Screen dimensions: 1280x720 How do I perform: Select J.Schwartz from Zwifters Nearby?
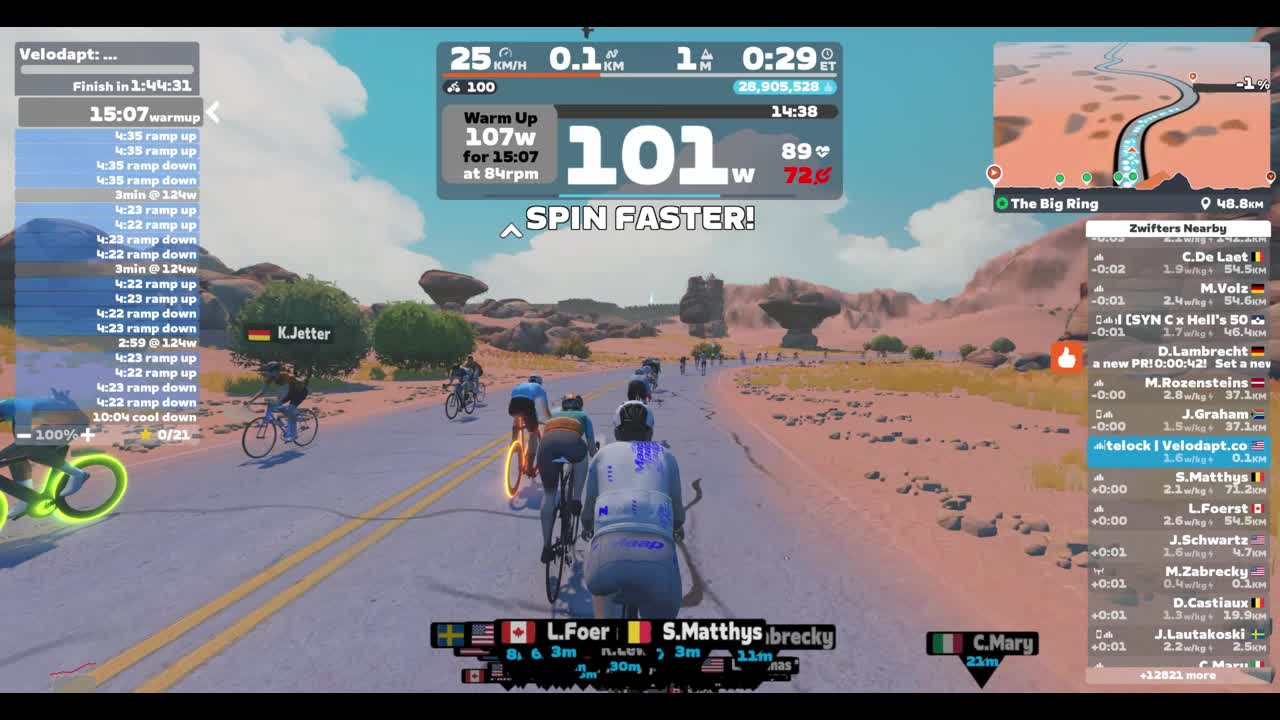1178,546
